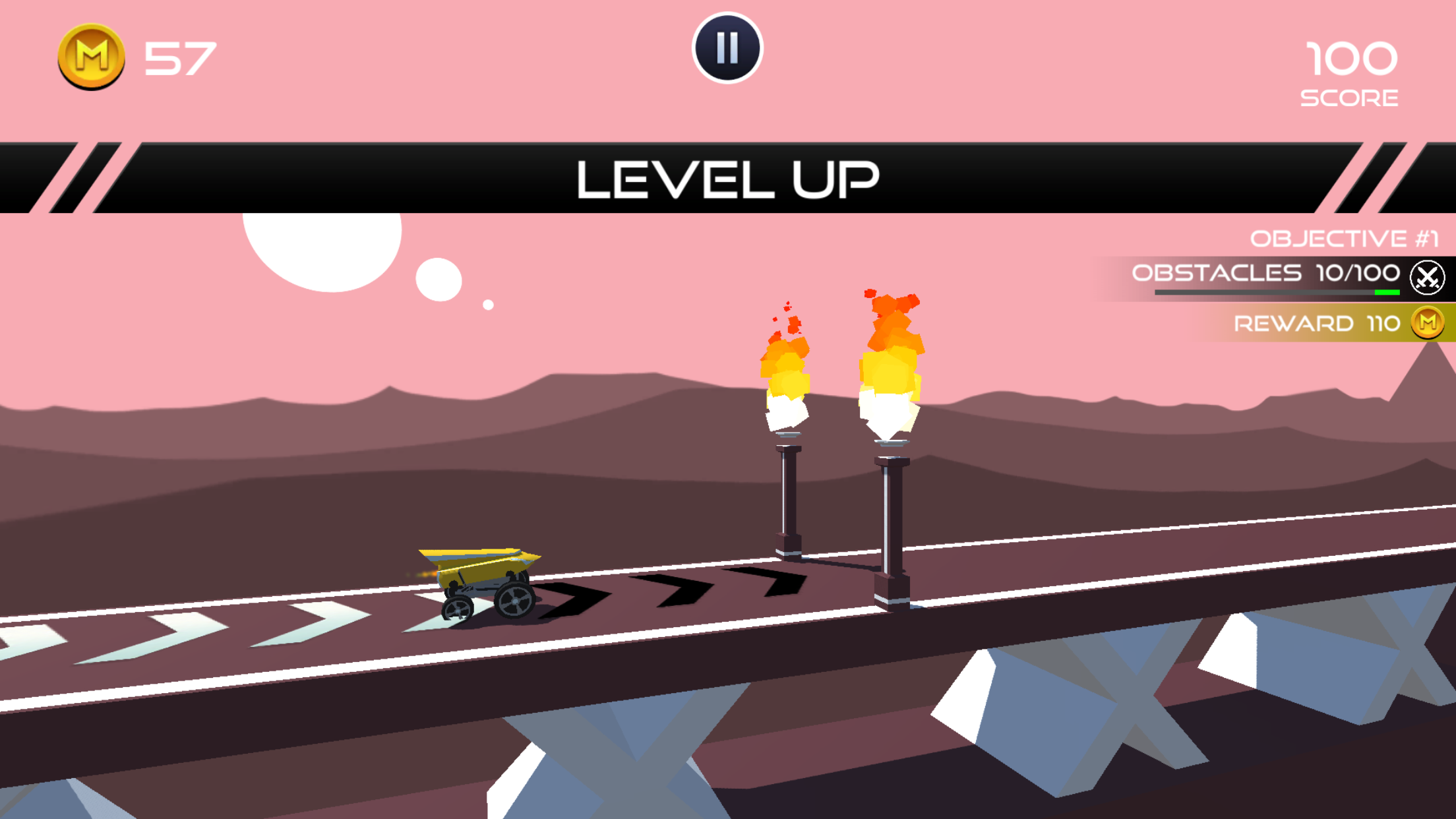The width and height of the screenshot is (1456, 819).
Task: Collapse the OBSTACLES 10/100 tracker
Action: click(x=1263, y=273)
